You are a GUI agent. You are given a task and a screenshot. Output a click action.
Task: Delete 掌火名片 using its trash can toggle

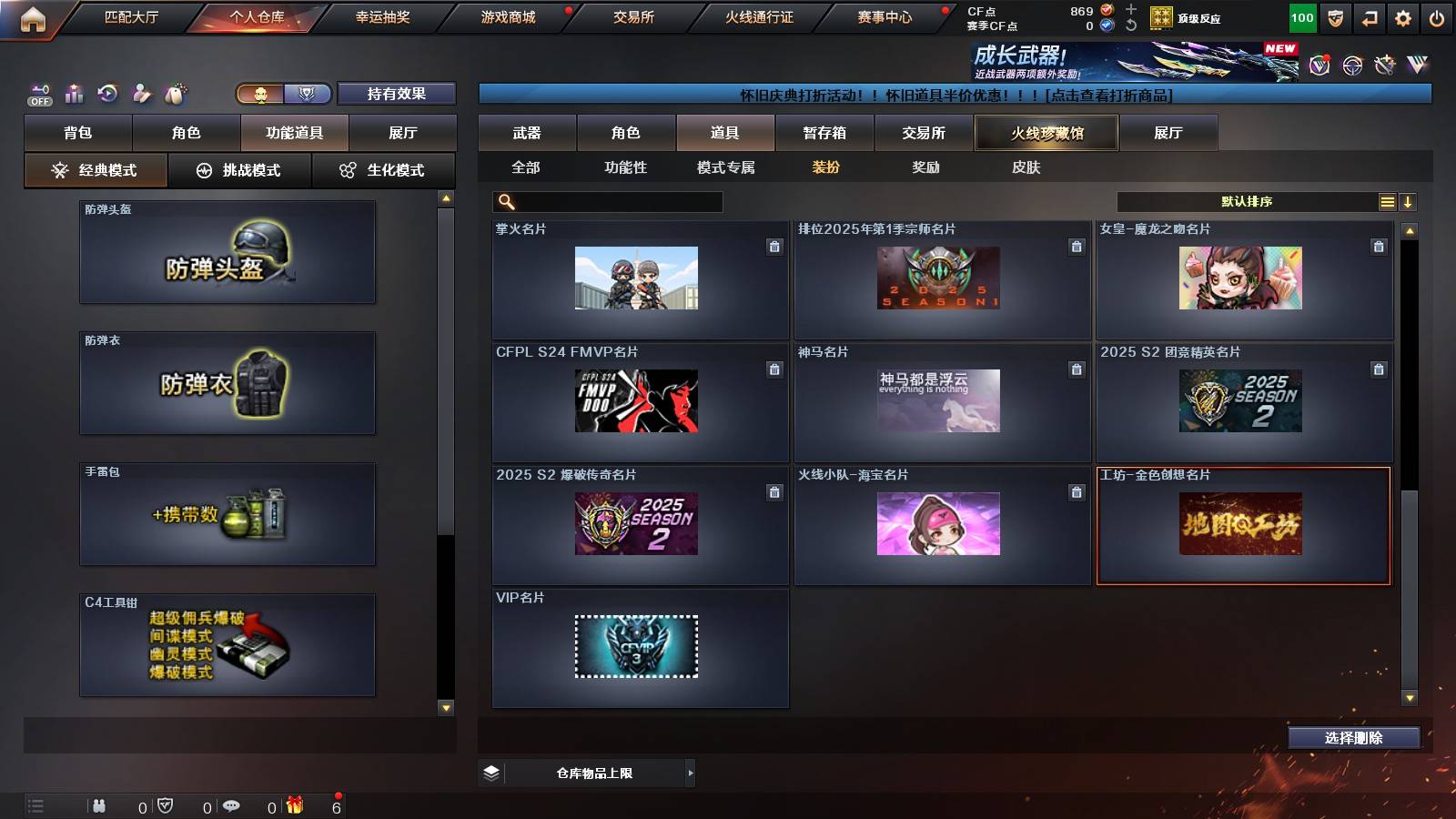[x=774, y=246]
